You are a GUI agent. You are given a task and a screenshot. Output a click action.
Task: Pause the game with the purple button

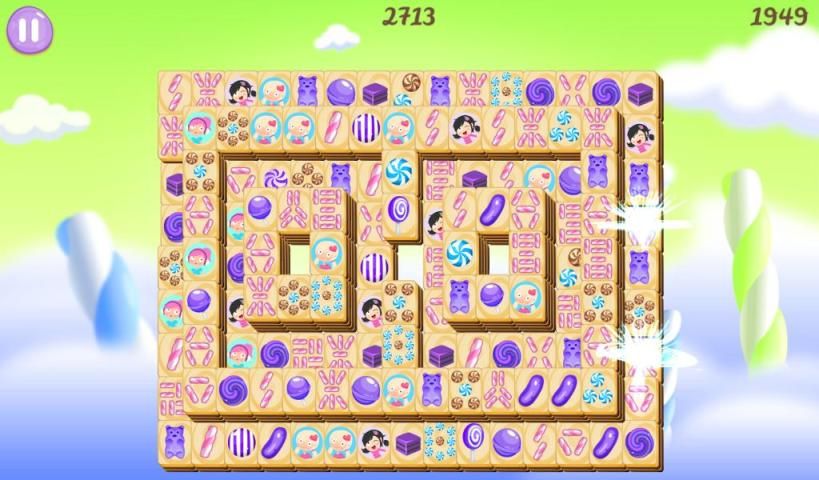(x=30, y=29)
